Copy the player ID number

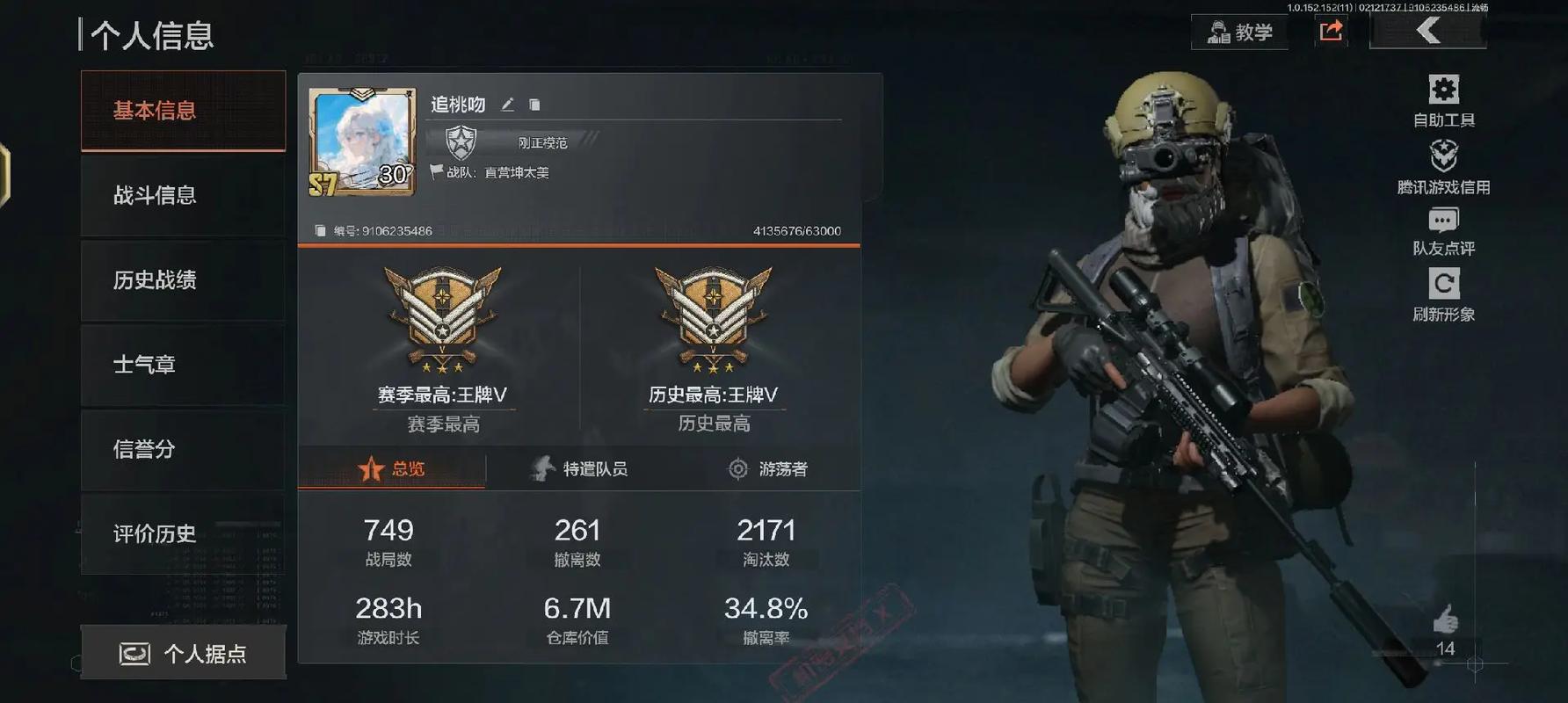(x=321, y=231)
